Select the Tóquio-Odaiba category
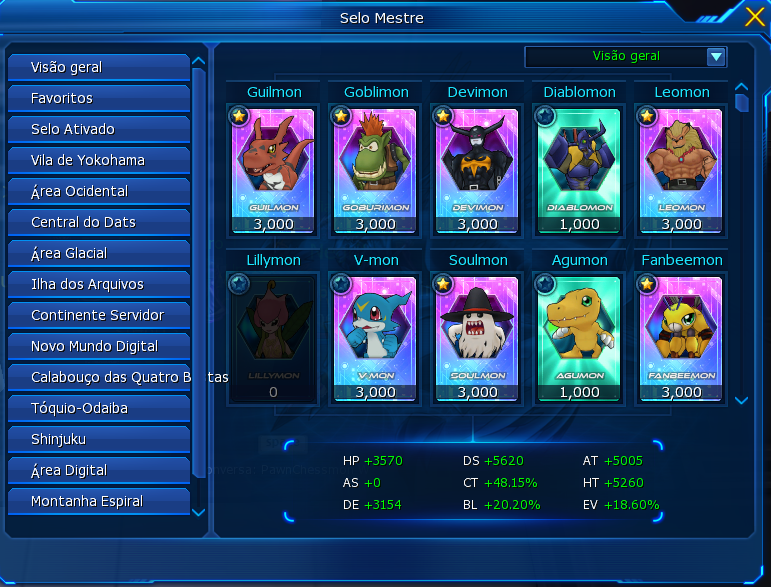The image size is (771, 587). pos(98,409)
